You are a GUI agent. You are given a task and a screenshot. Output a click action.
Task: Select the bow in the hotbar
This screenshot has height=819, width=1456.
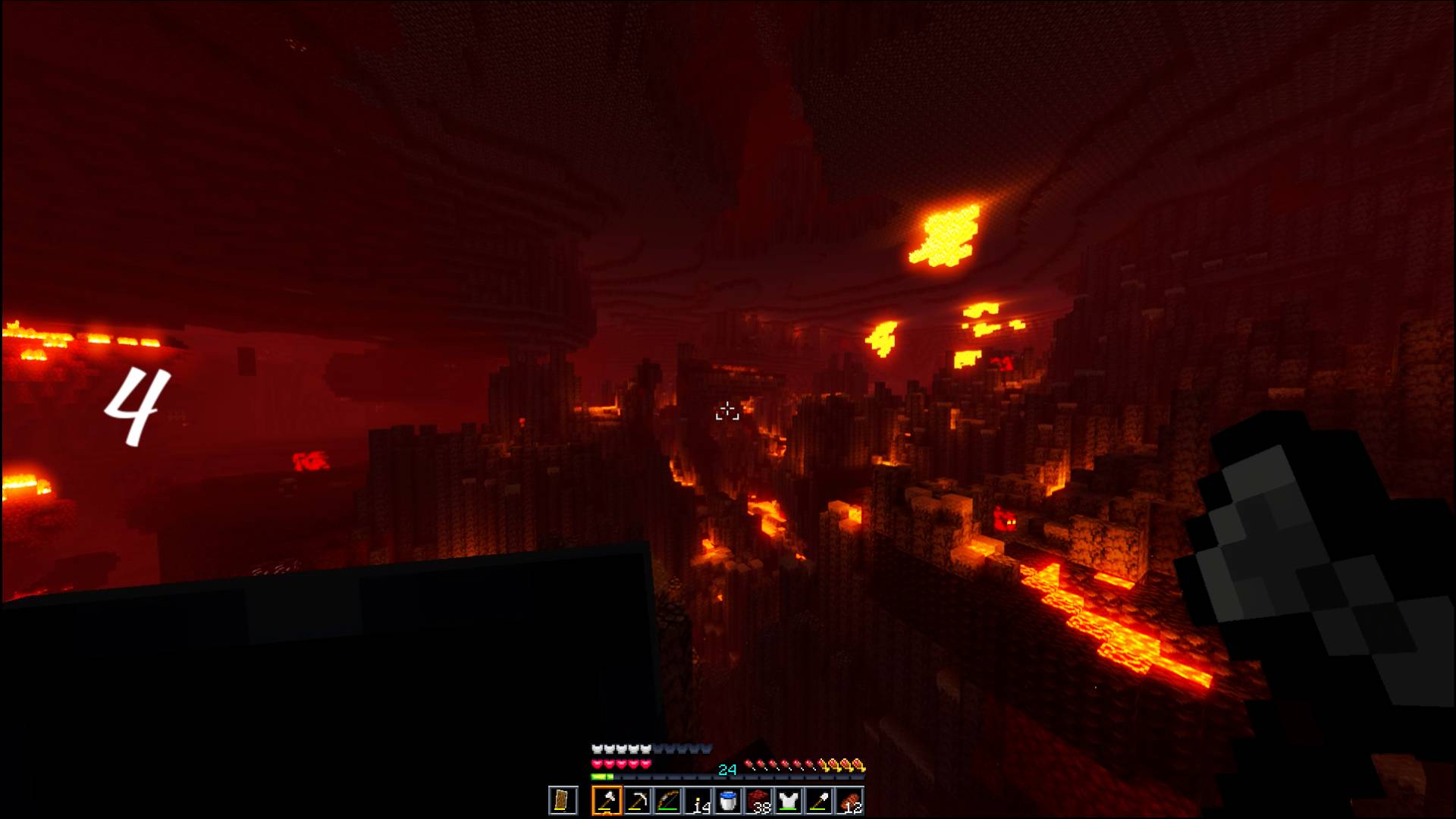click(x=667, y=802)
